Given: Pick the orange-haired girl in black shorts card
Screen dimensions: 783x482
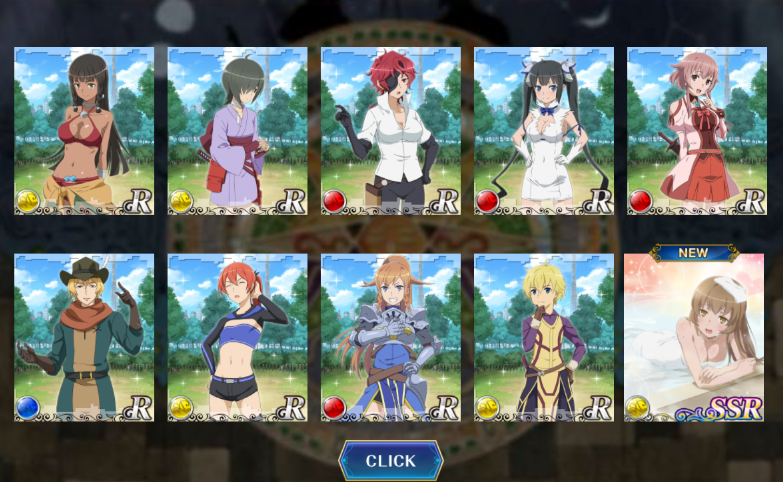Looking at the screenshot, I should tap(237, 337).
